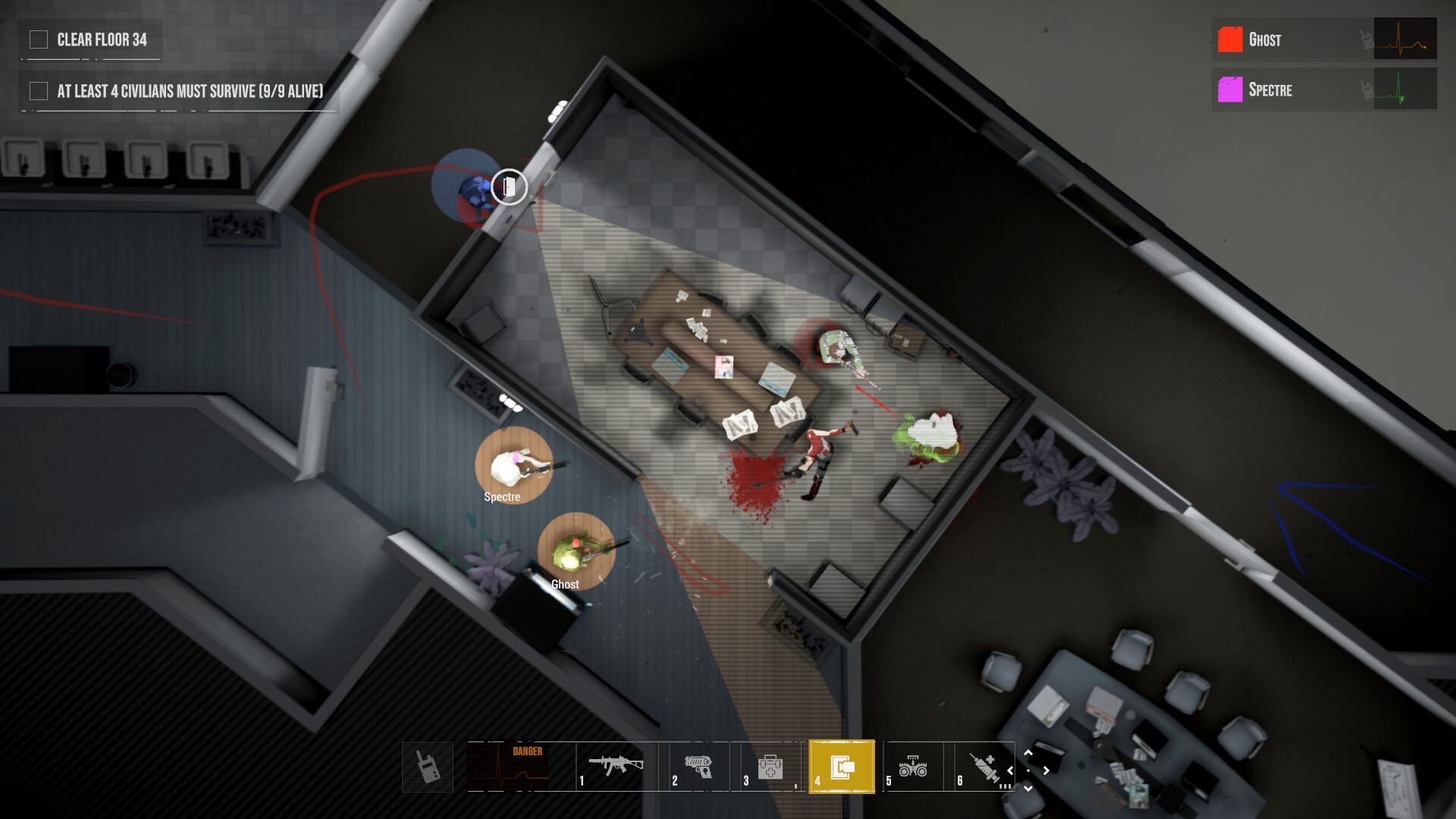Image resolution: width=1456 pixels, height=819 pixels.
Task: Select the breaching charge in slot 4
Action: point(842,766)
